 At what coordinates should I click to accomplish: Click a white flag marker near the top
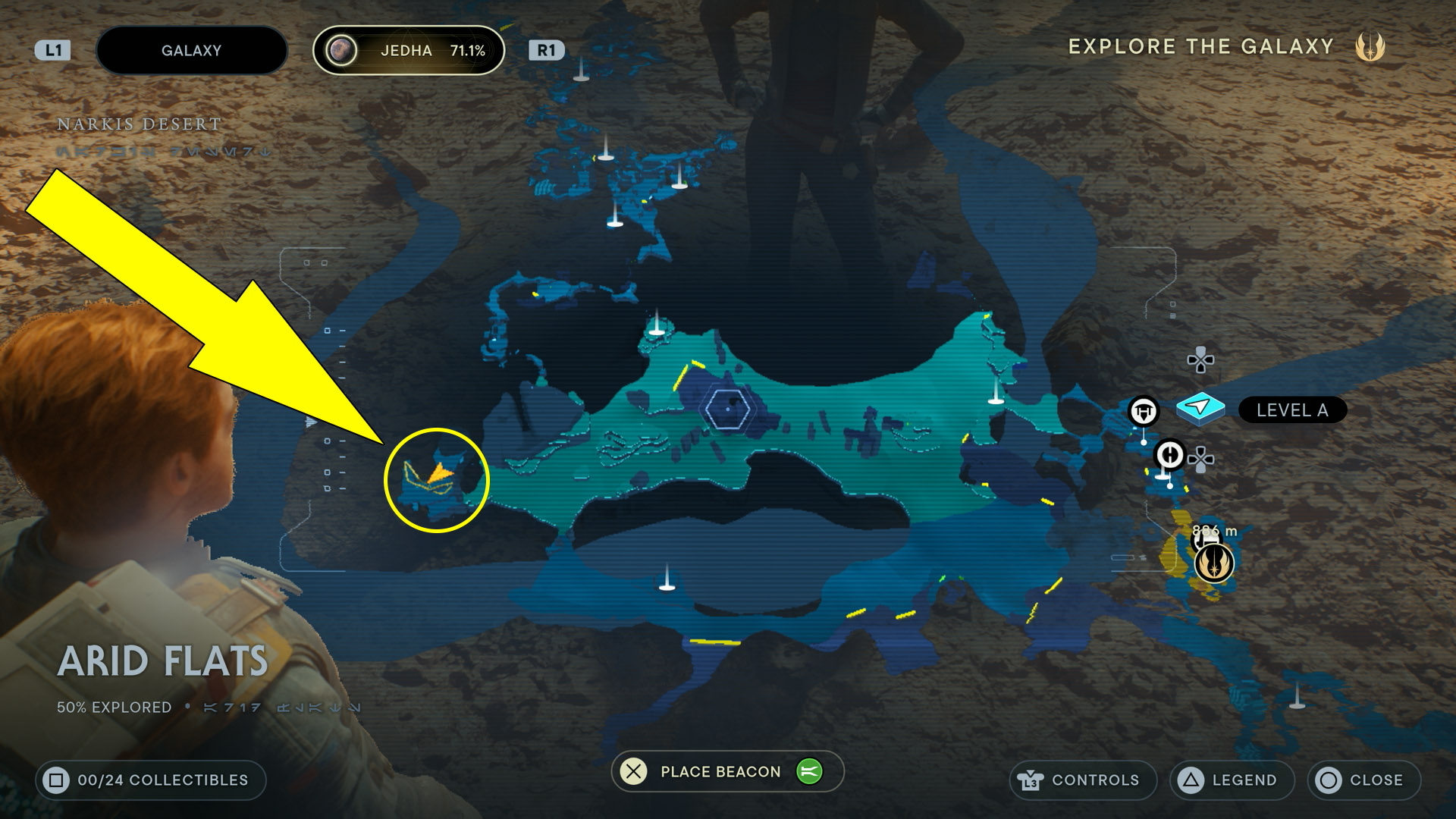tap(582, 72)
